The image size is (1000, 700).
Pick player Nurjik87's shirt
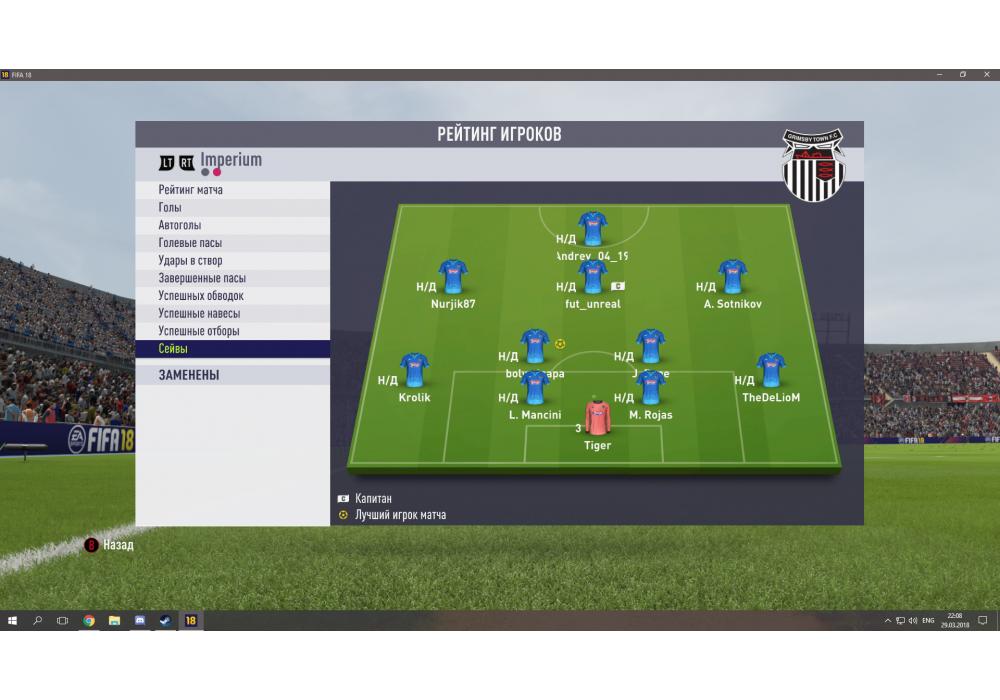[x=453, y=277]
